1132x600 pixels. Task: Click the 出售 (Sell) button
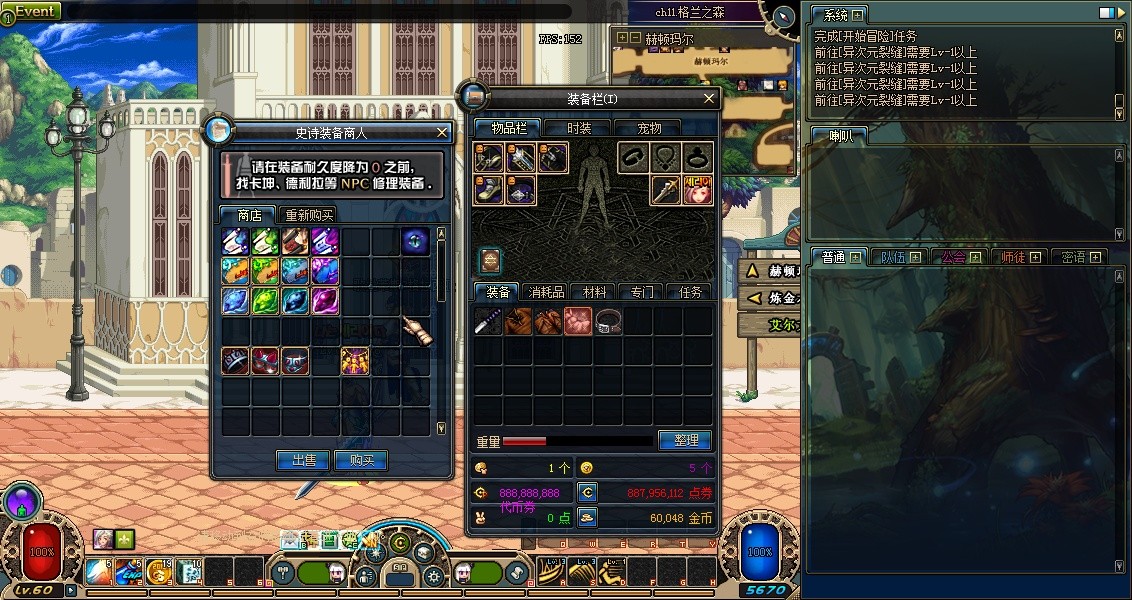point(303,460)
